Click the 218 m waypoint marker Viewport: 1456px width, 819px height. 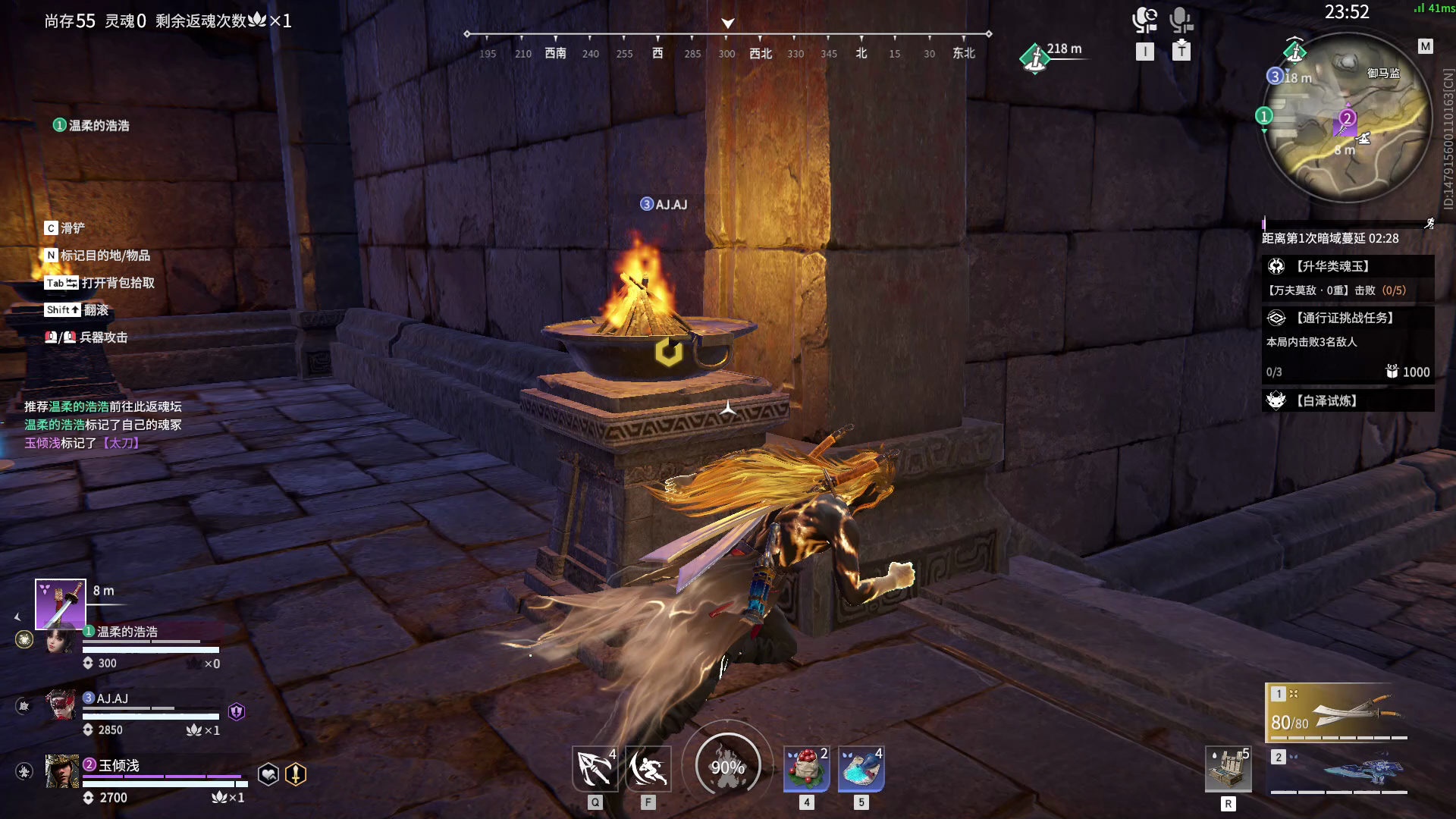tap(1034, 58)
